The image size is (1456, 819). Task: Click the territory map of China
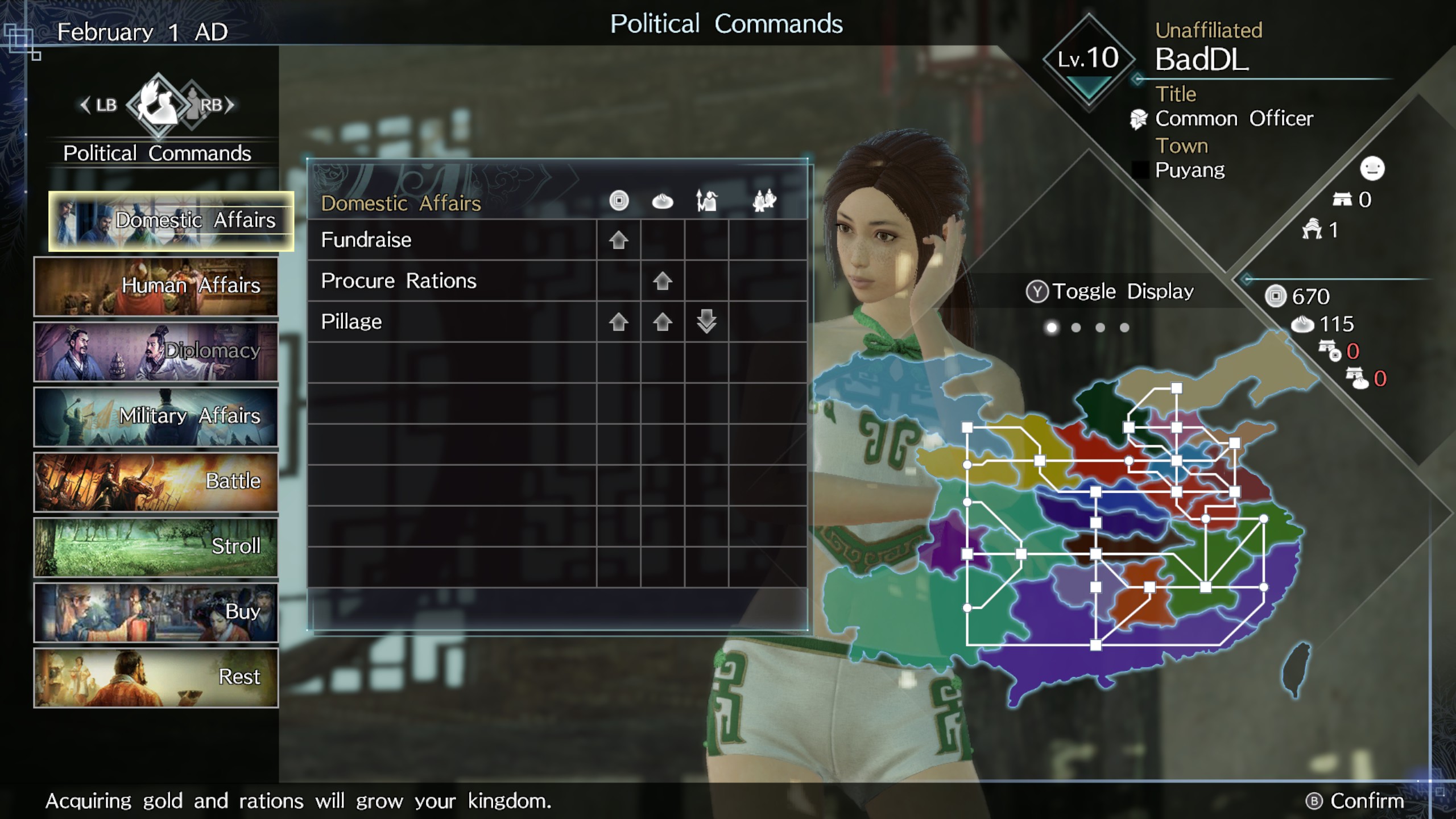[1115, 529]
